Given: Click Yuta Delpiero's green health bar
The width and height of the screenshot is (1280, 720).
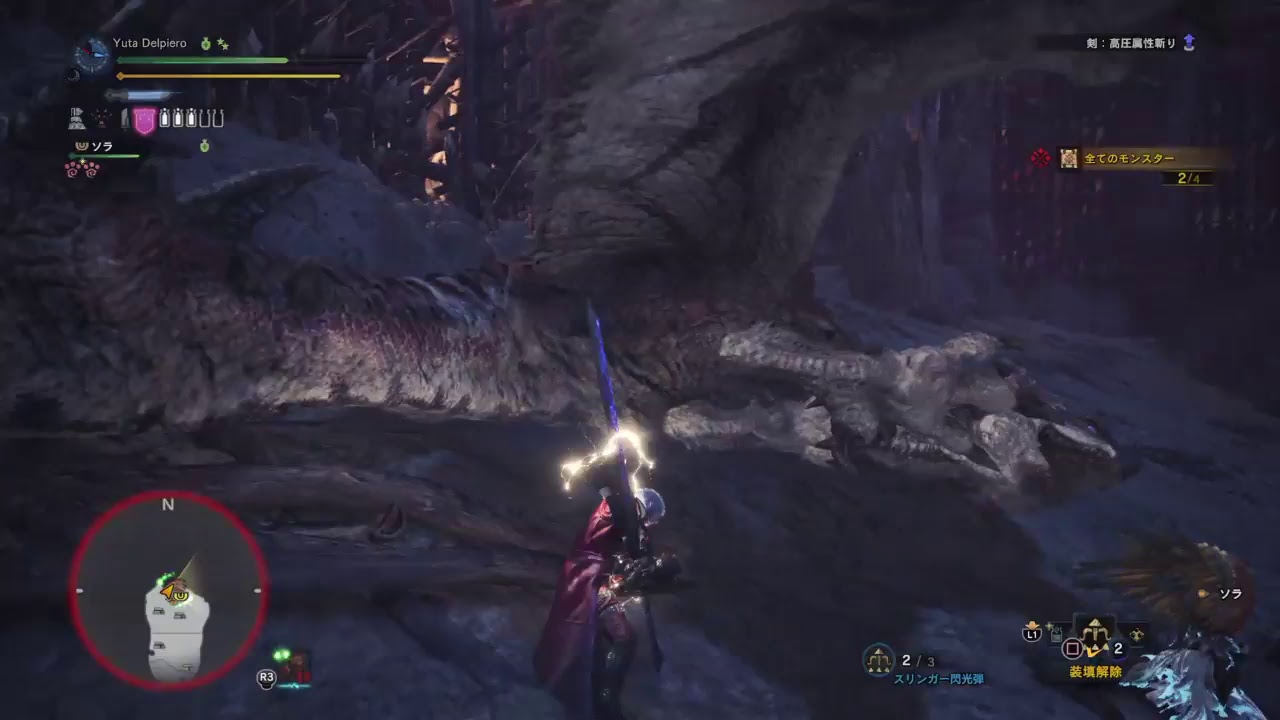Looking at the screenshot, I should (200, 60).
